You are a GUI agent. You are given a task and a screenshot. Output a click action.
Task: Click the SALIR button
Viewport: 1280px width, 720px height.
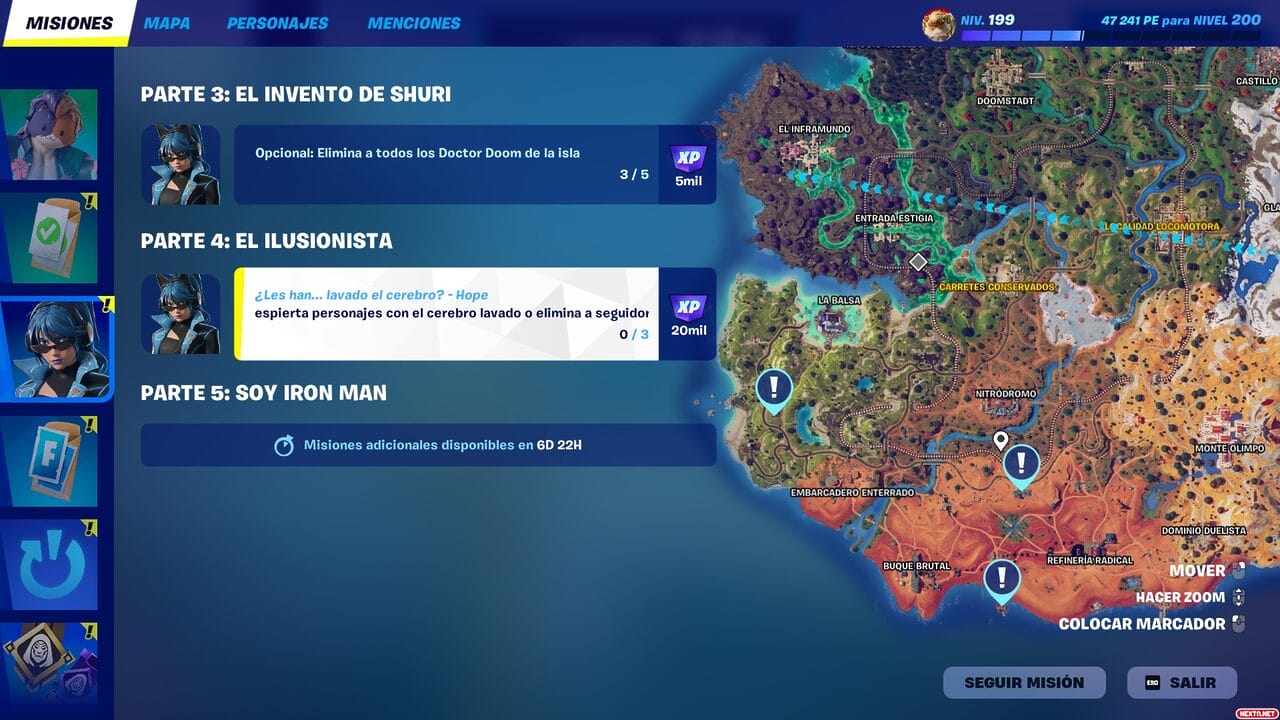(1183, 682)
